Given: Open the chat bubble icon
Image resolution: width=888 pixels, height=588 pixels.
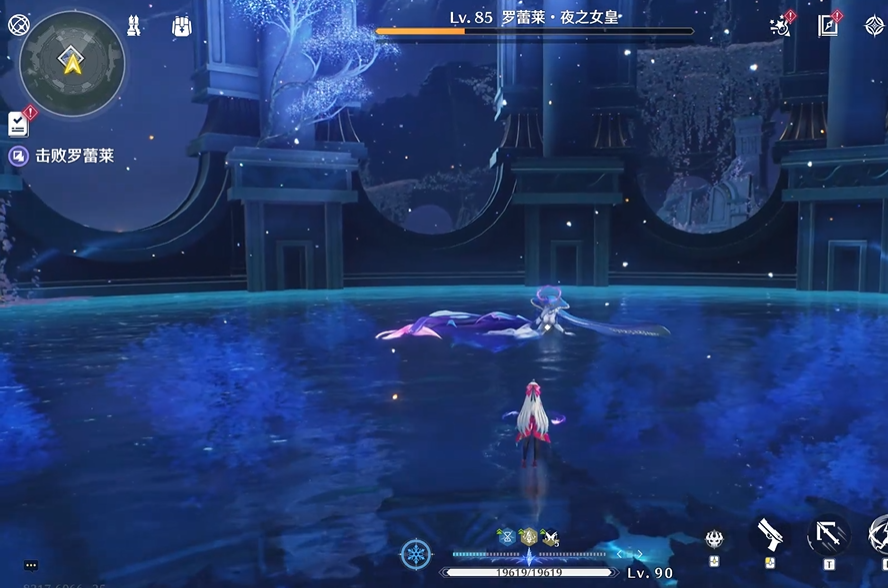Looking at the screenshot, I should click(32, 566).
